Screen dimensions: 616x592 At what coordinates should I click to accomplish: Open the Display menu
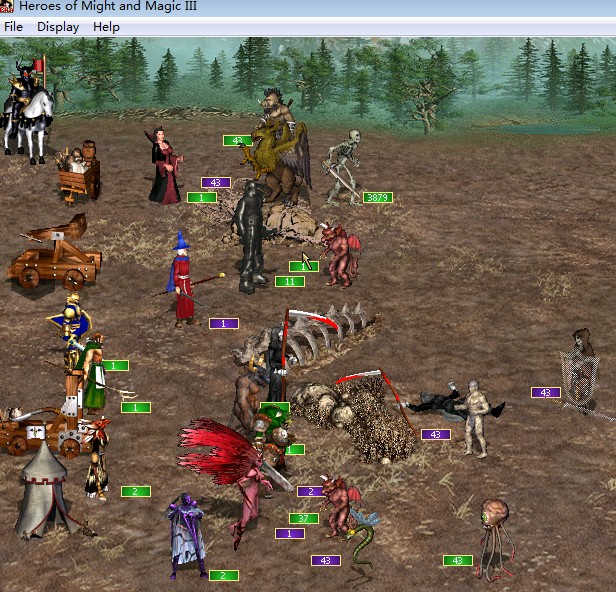[x=58, y=27]
